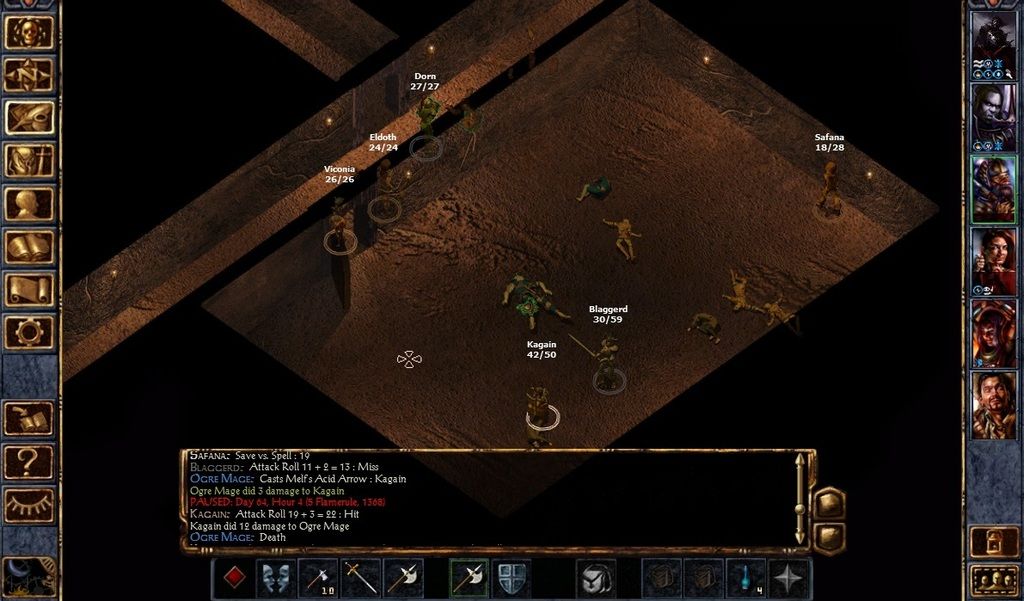Click the select-all party button
This screenshot has width=1024, height=601.
click(994, 579)
